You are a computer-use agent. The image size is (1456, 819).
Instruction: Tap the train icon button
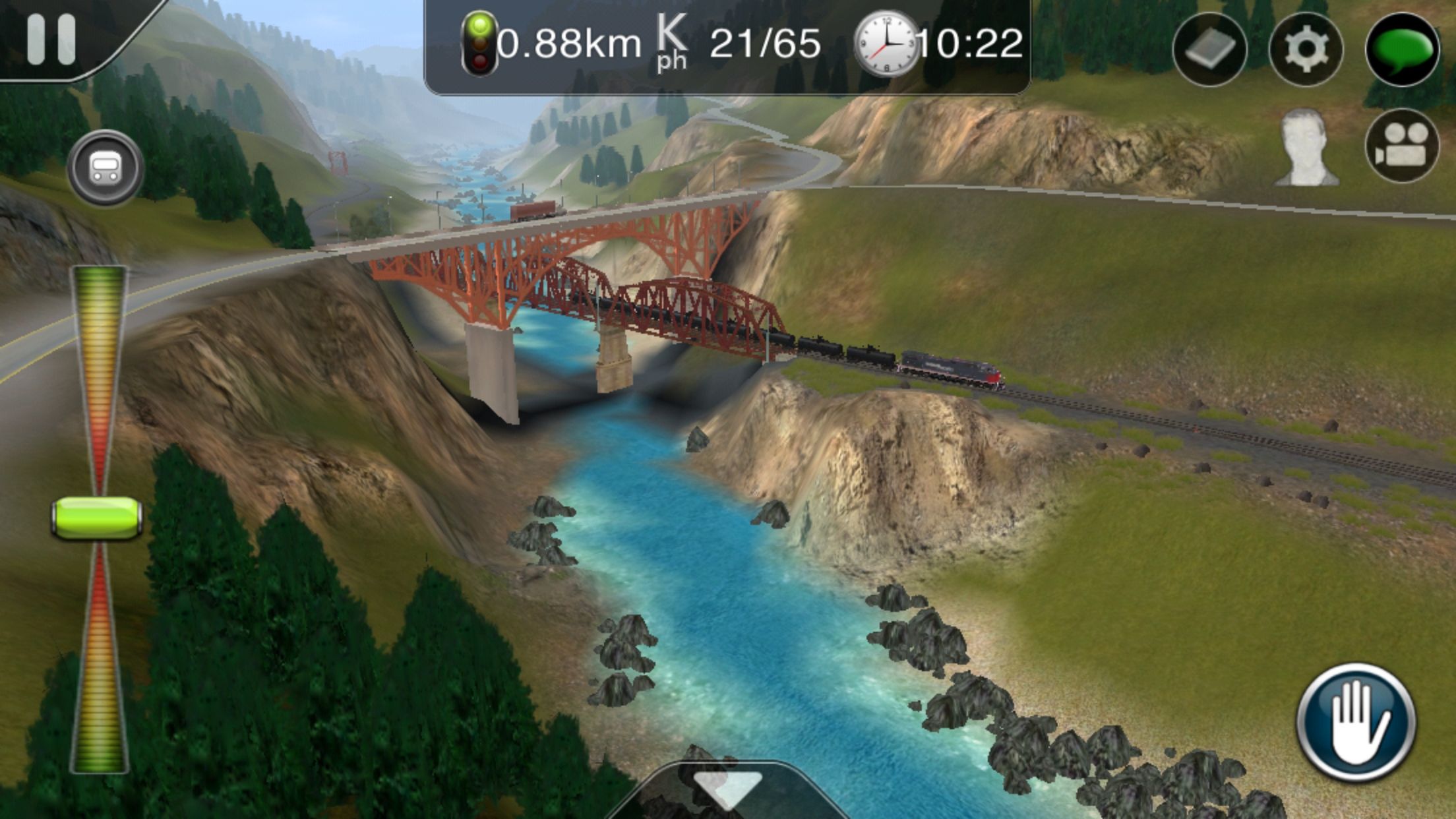105,167
